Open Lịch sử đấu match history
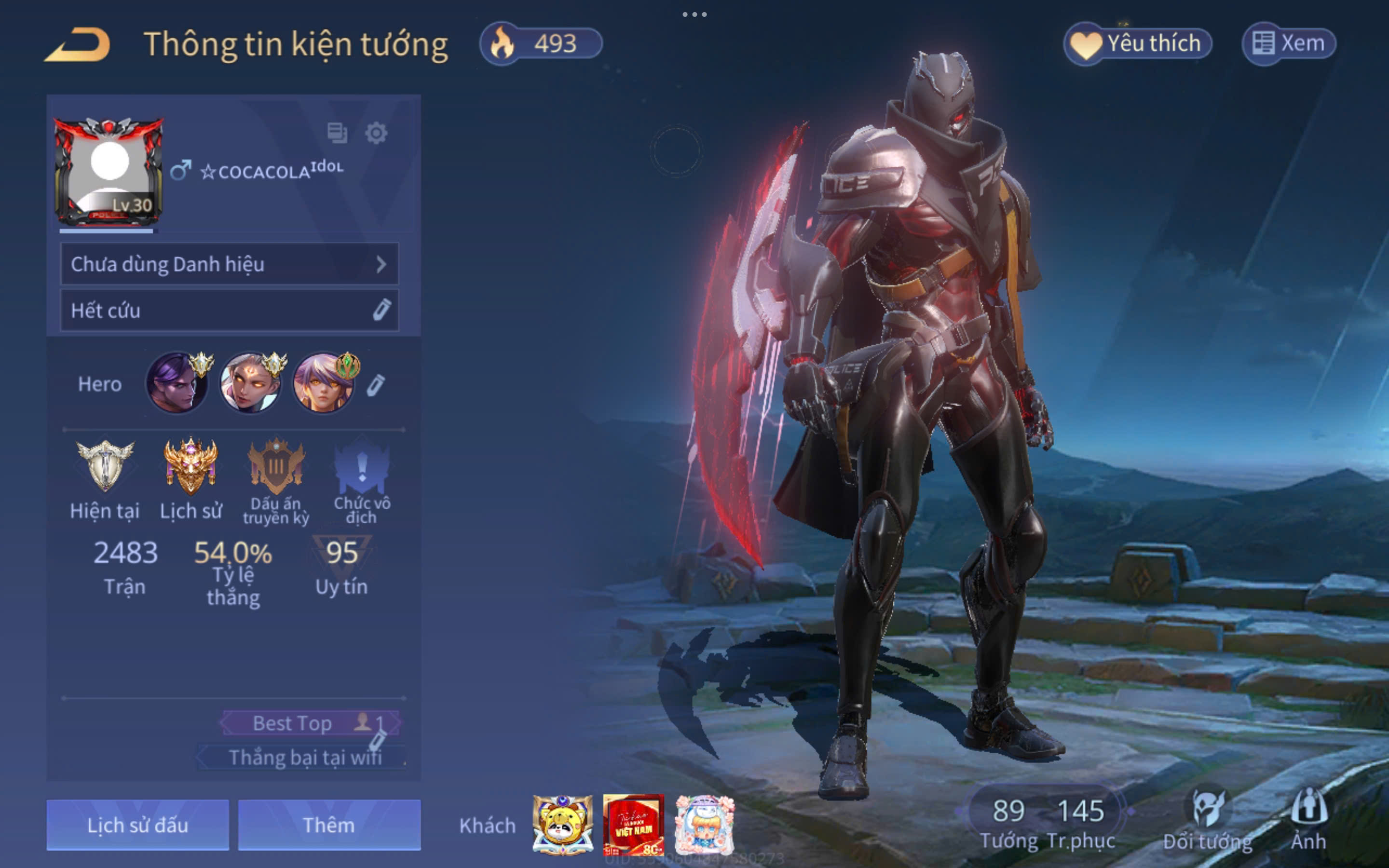 [x=138, y=825]
